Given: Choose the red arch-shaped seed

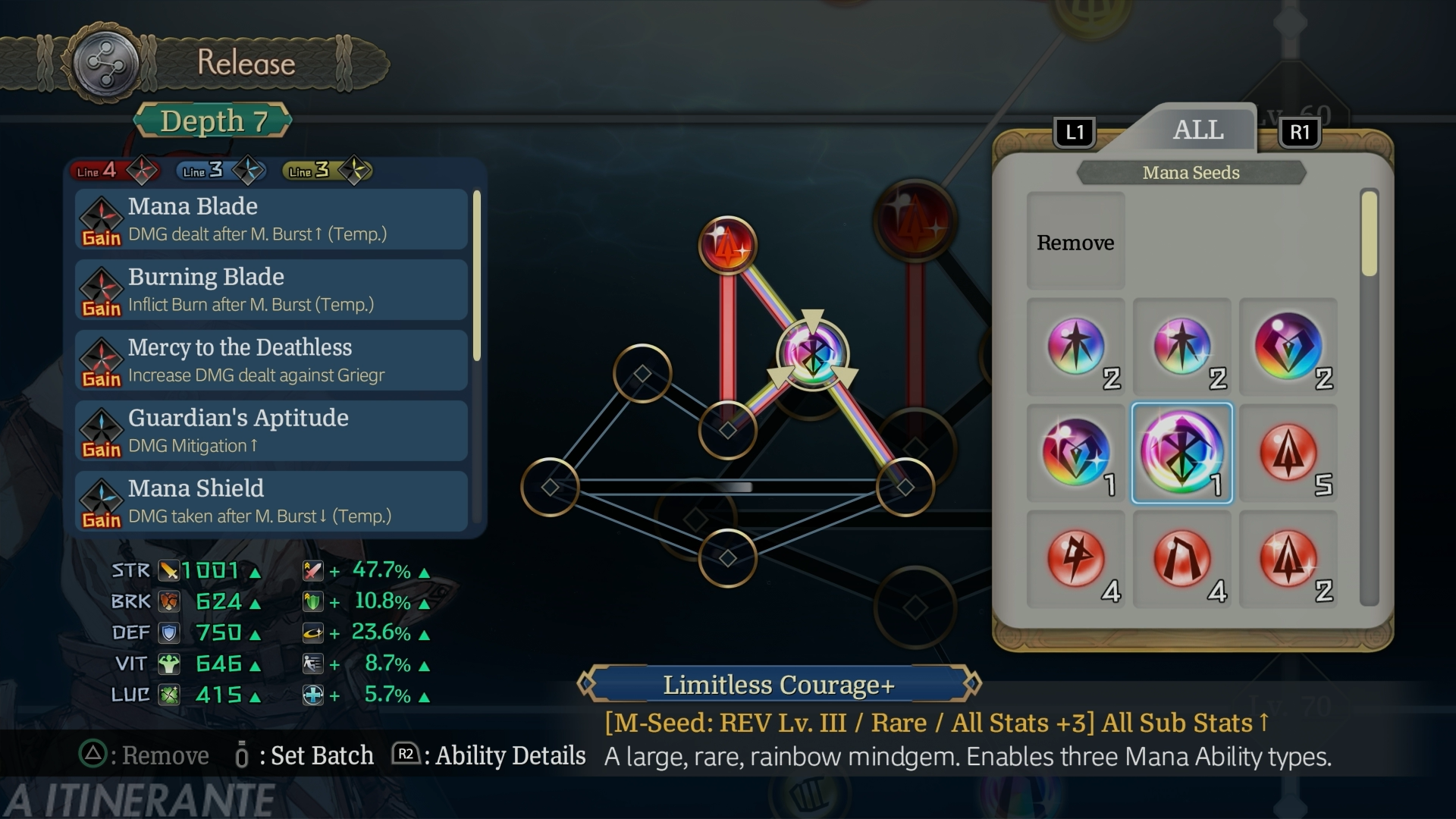Looking at the screenshot, I should point(1181,560).
